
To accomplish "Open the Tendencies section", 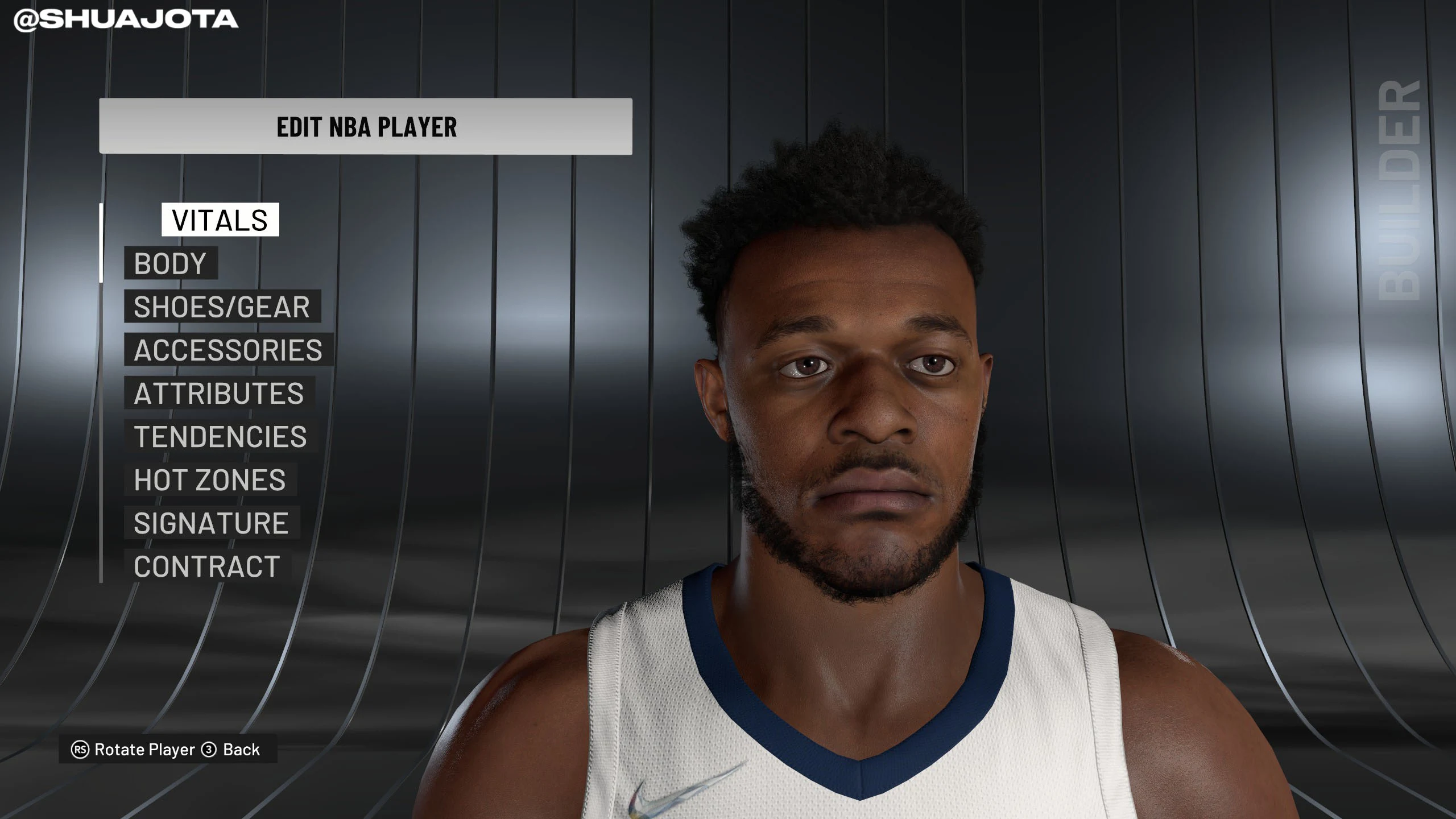I will 220,436.
